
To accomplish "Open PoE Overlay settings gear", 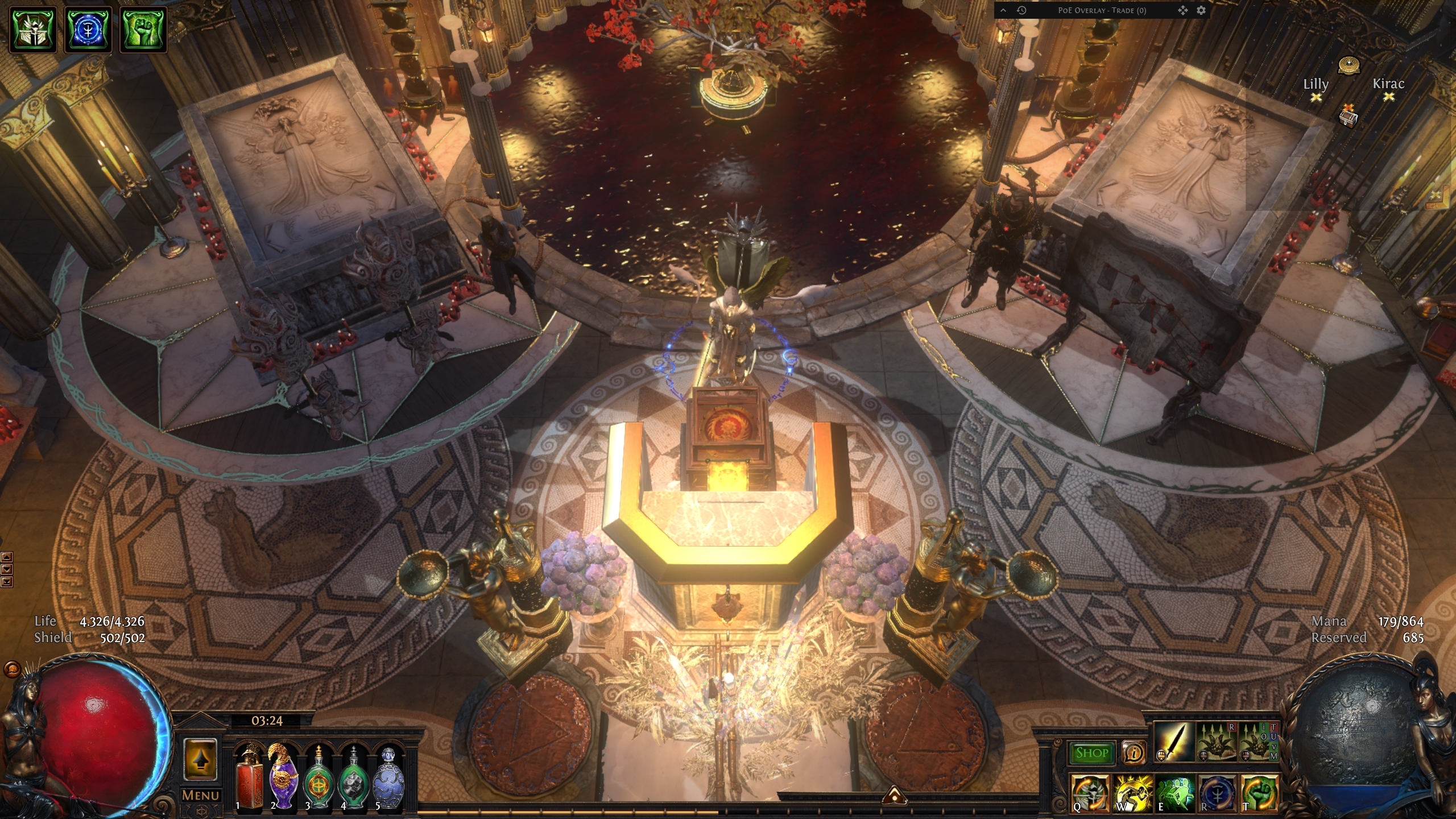I will point(1201,10).
